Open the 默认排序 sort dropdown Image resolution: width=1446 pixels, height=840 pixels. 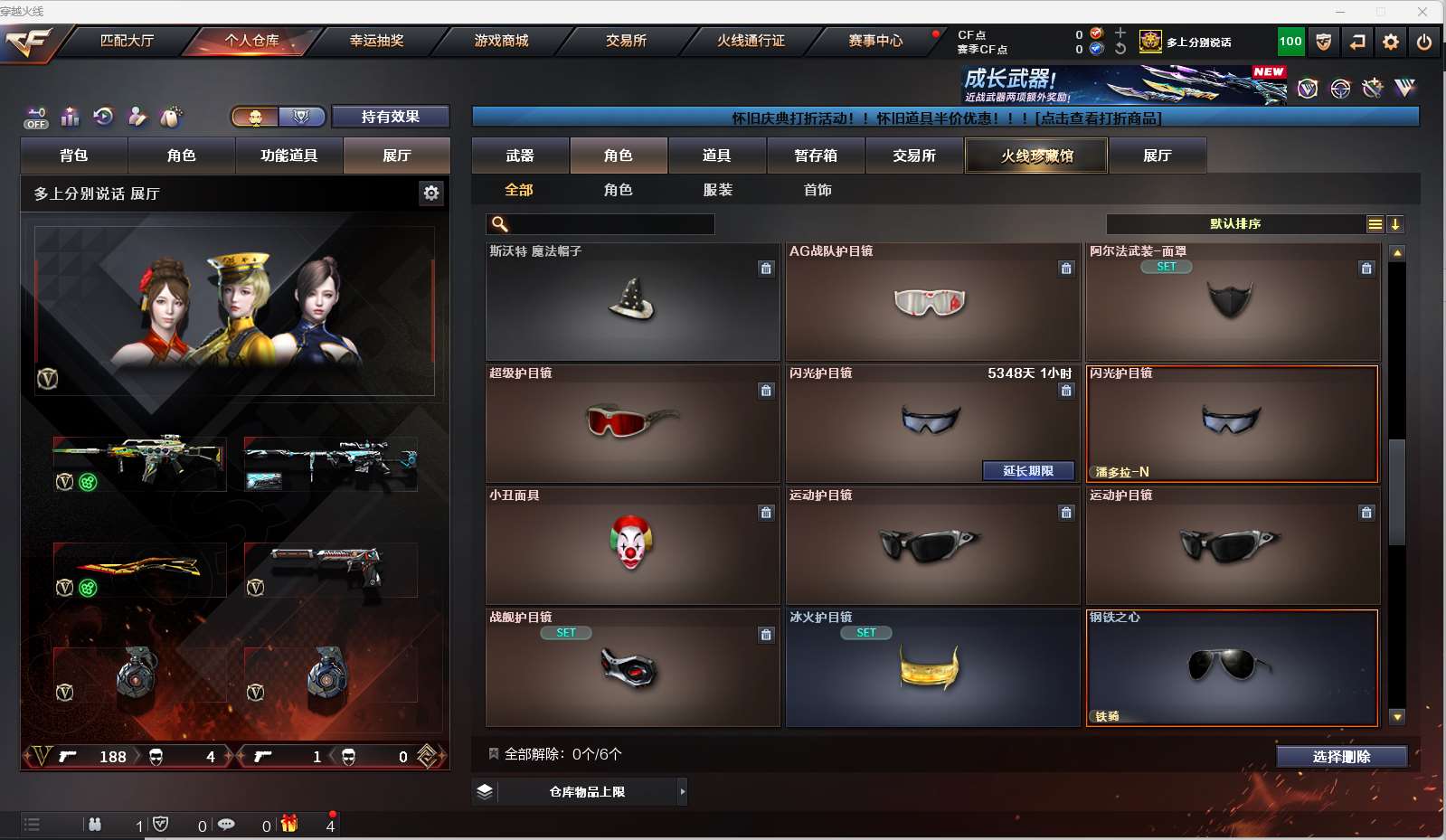tap(1235, 224)
